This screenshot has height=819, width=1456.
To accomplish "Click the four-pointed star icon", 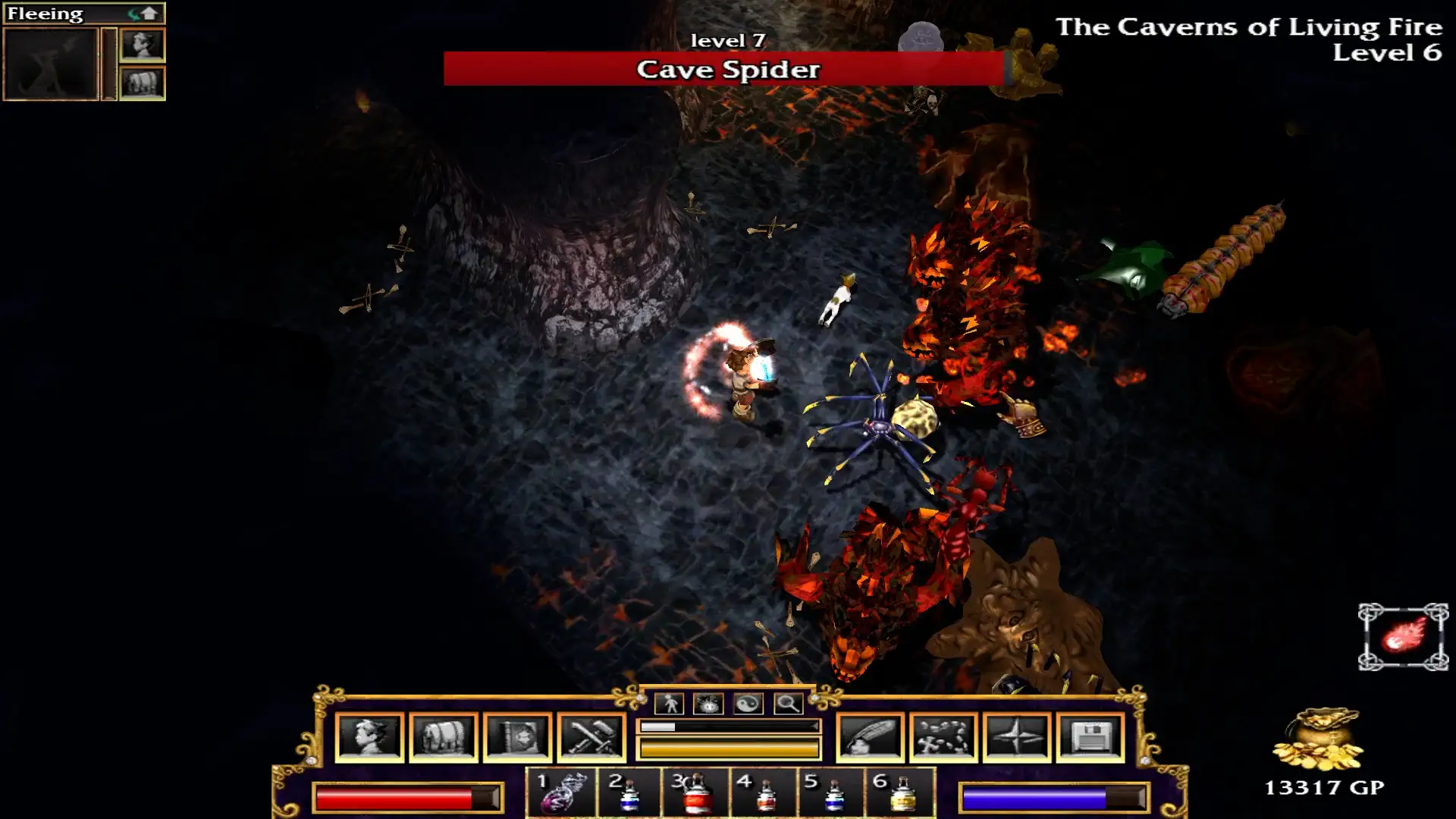I will [1017, 737].
